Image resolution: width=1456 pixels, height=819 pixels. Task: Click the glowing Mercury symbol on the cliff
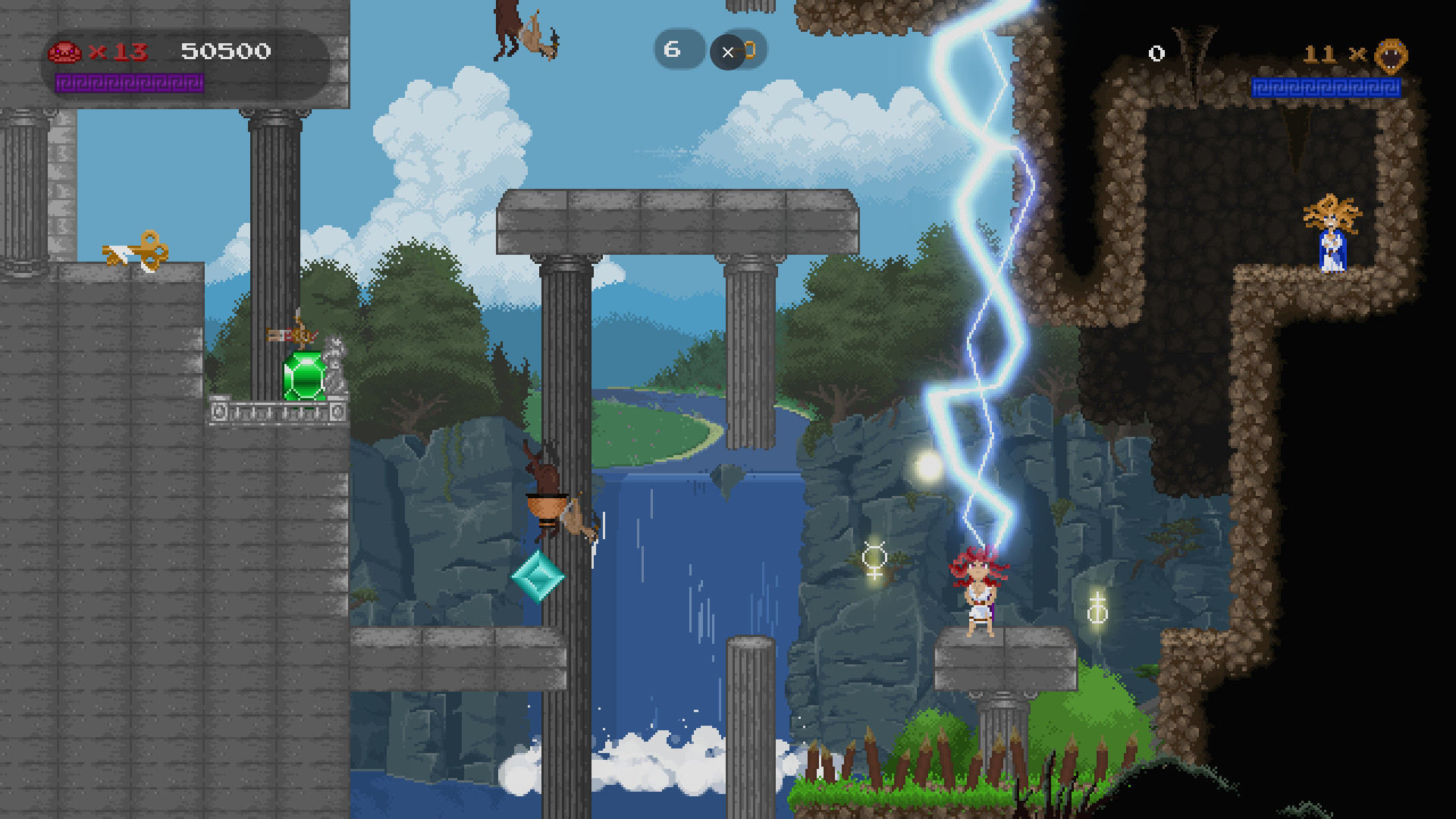click(x=874, y=562)
